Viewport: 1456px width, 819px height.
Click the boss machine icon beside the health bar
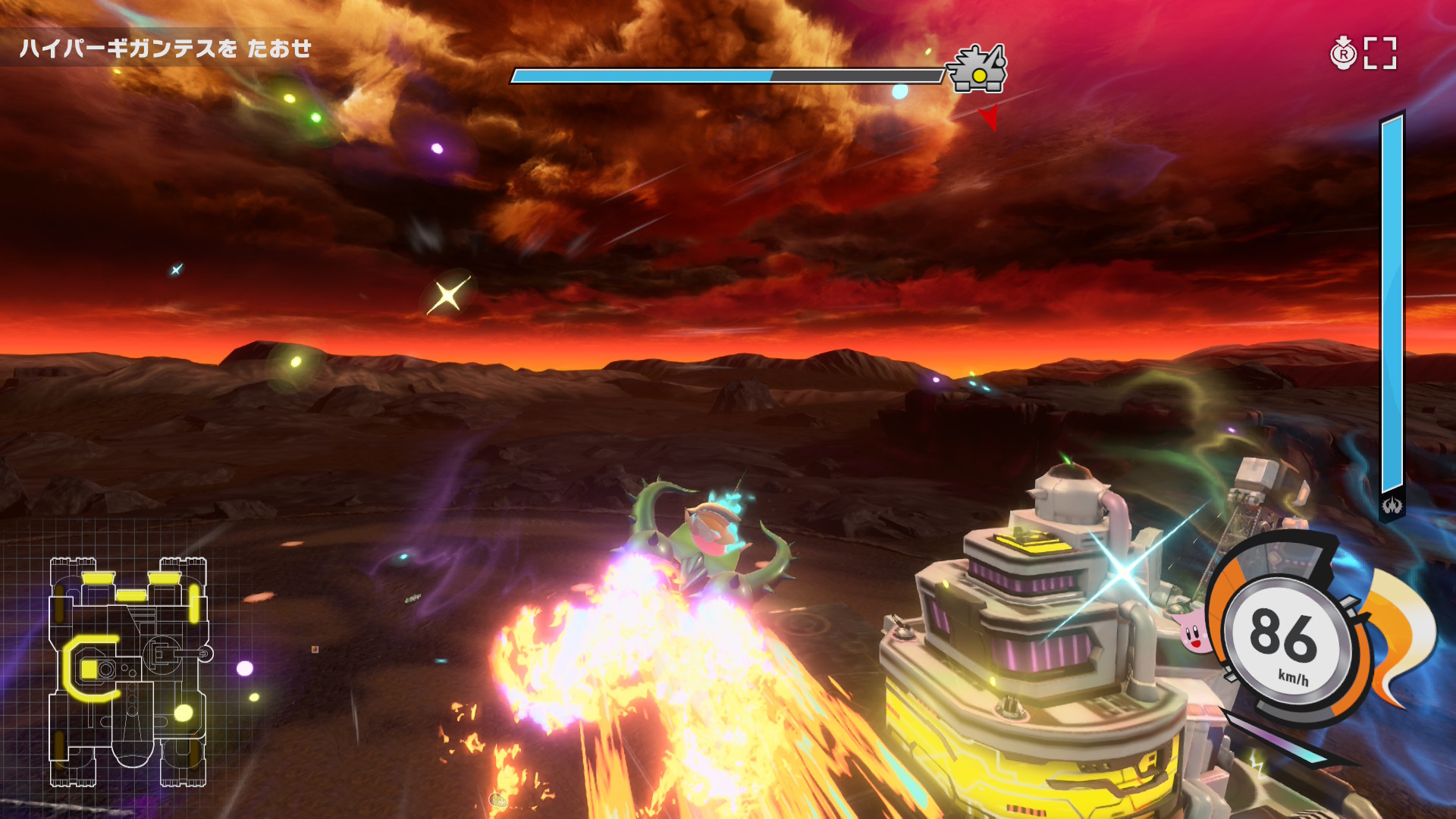click(x=979, y=70)
